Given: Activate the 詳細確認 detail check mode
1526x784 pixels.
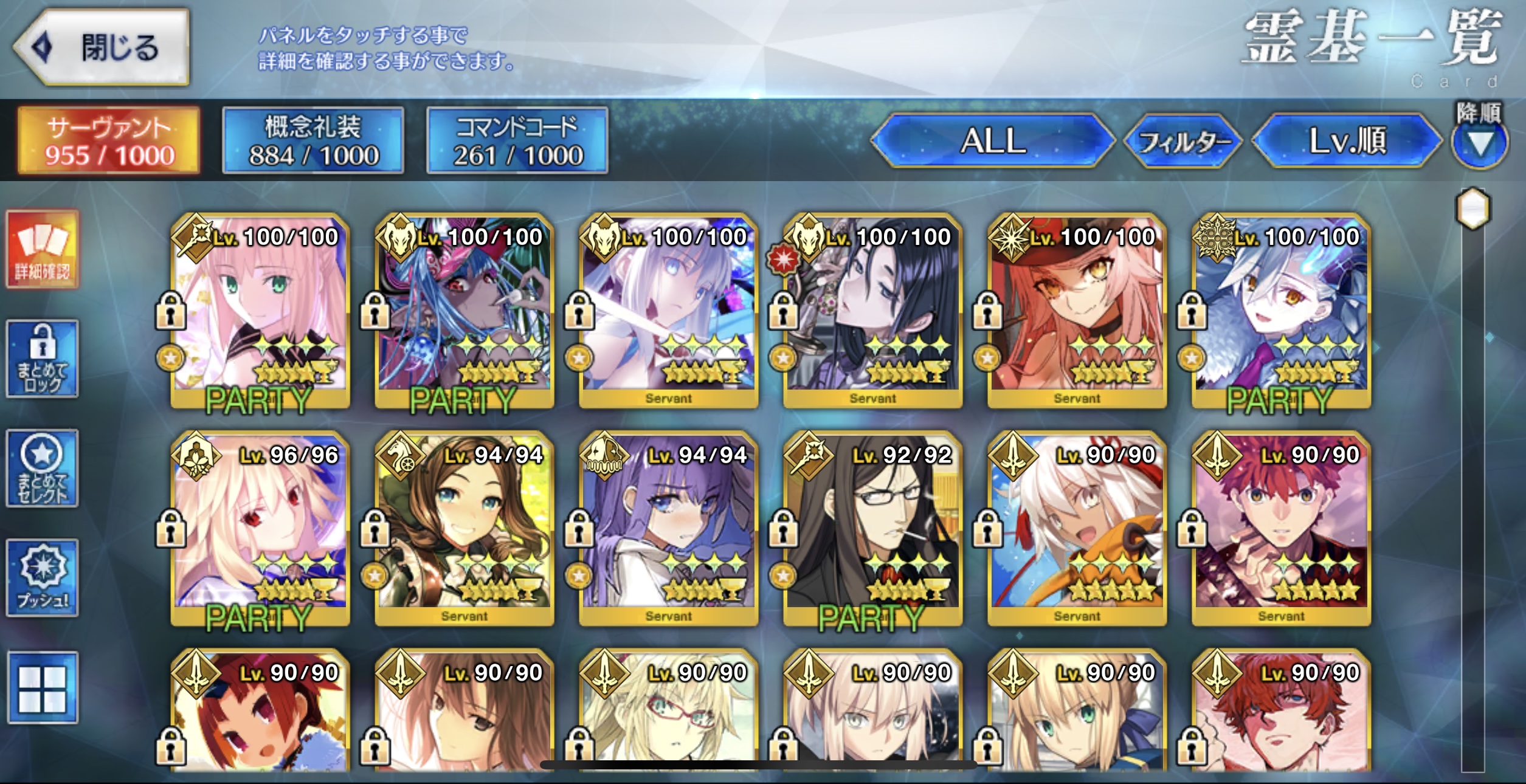Looking at the screenshot, I should [x=43, y=250].
